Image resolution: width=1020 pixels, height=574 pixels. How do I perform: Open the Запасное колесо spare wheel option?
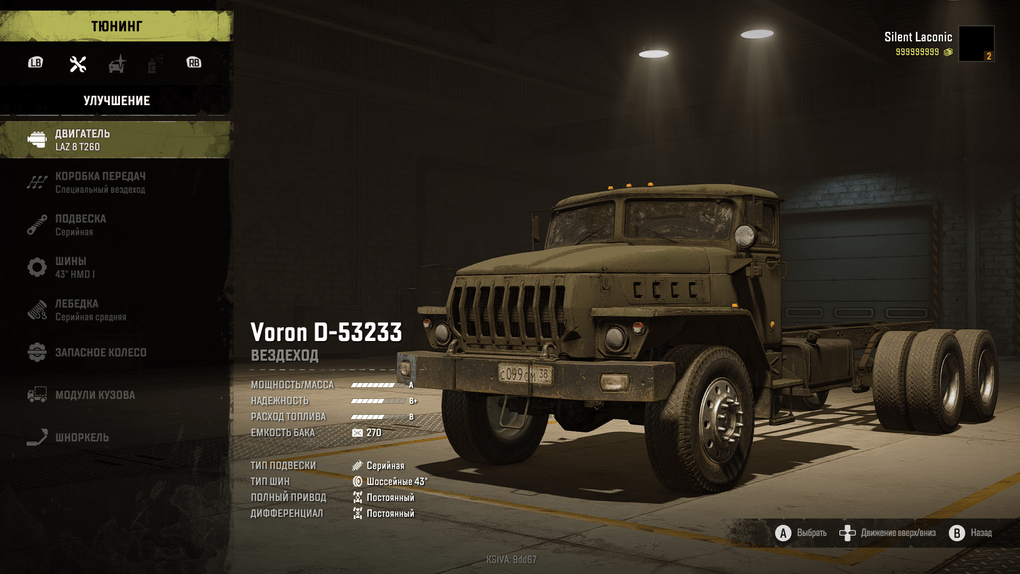pos(115,352)
